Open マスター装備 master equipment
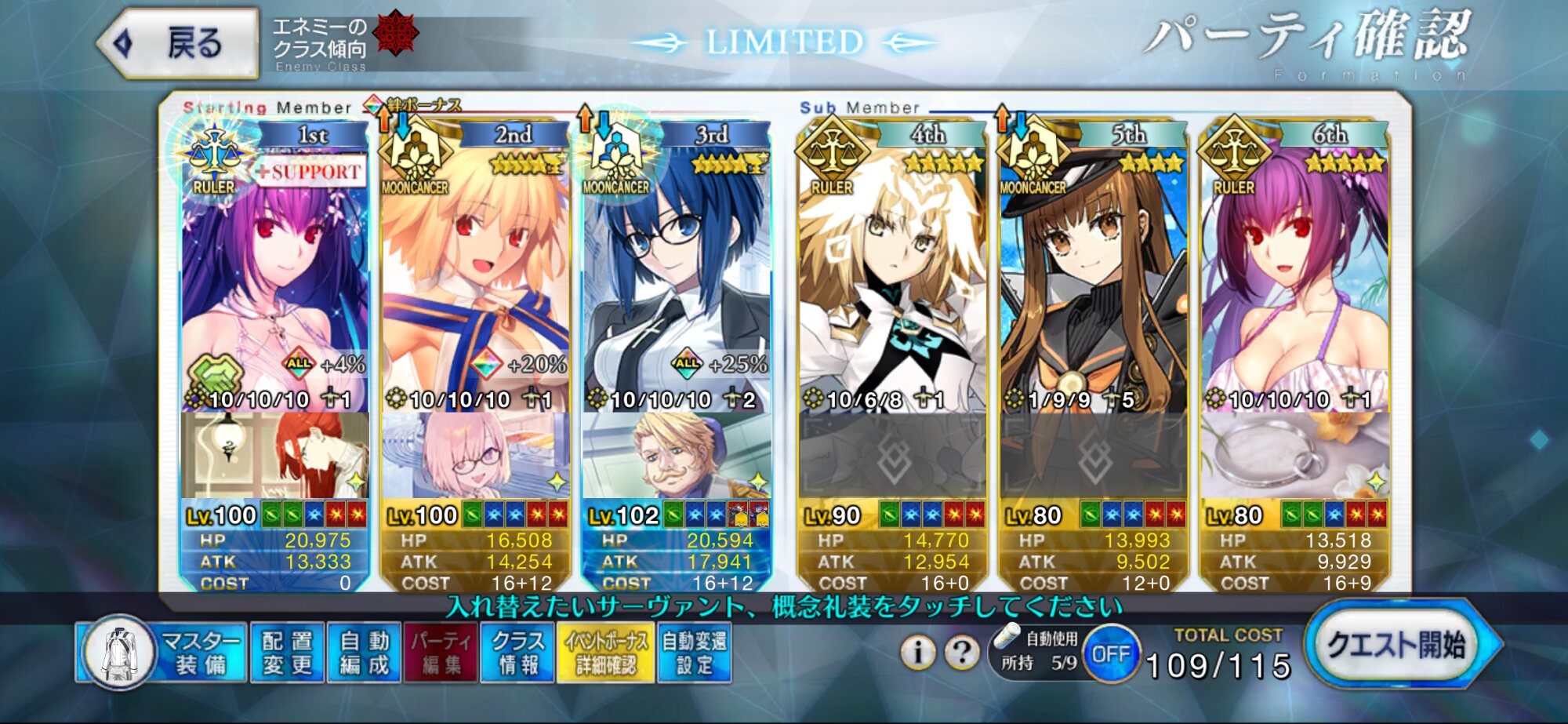1568x724 pixels. click(163, 653)
